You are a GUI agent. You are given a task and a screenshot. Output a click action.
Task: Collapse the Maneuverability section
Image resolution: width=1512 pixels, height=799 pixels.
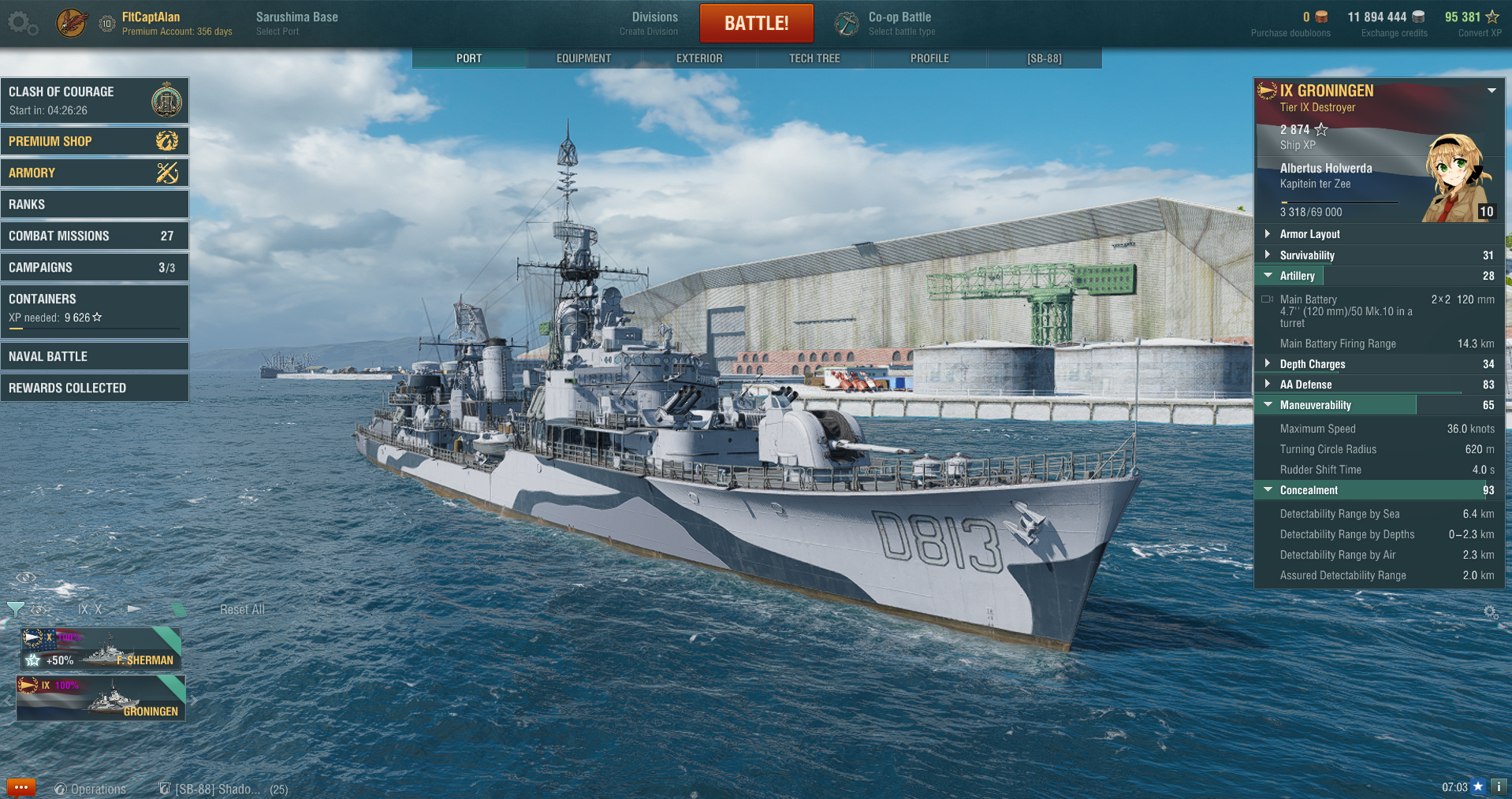[x=1315, y=405]
